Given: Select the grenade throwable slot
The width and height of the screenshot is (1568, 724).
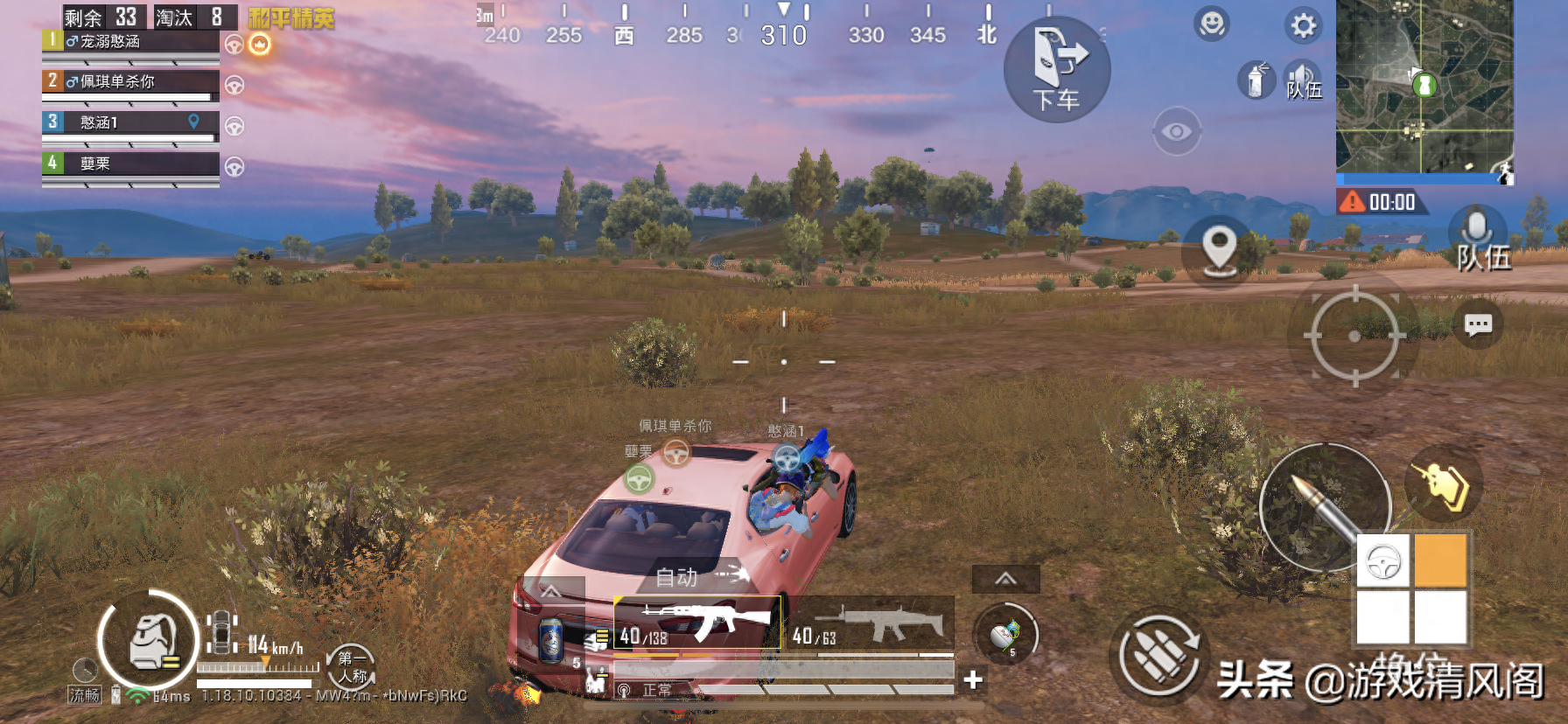Looking at the screenshot, I should [x=1005, y=636].
